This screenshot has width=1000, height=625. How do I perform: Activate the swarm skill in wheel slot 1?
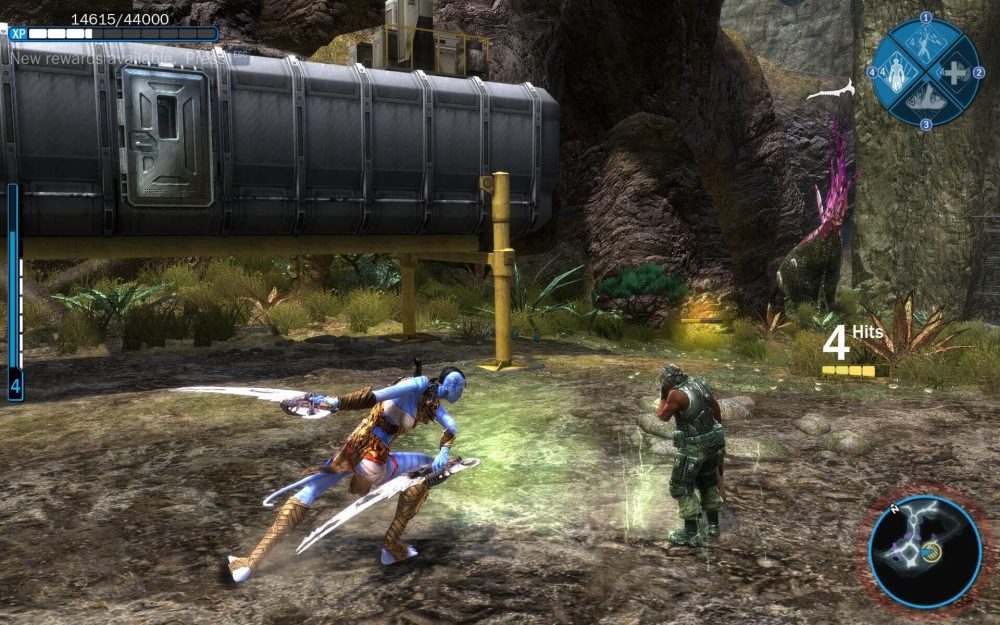click(x=925, y=43)
